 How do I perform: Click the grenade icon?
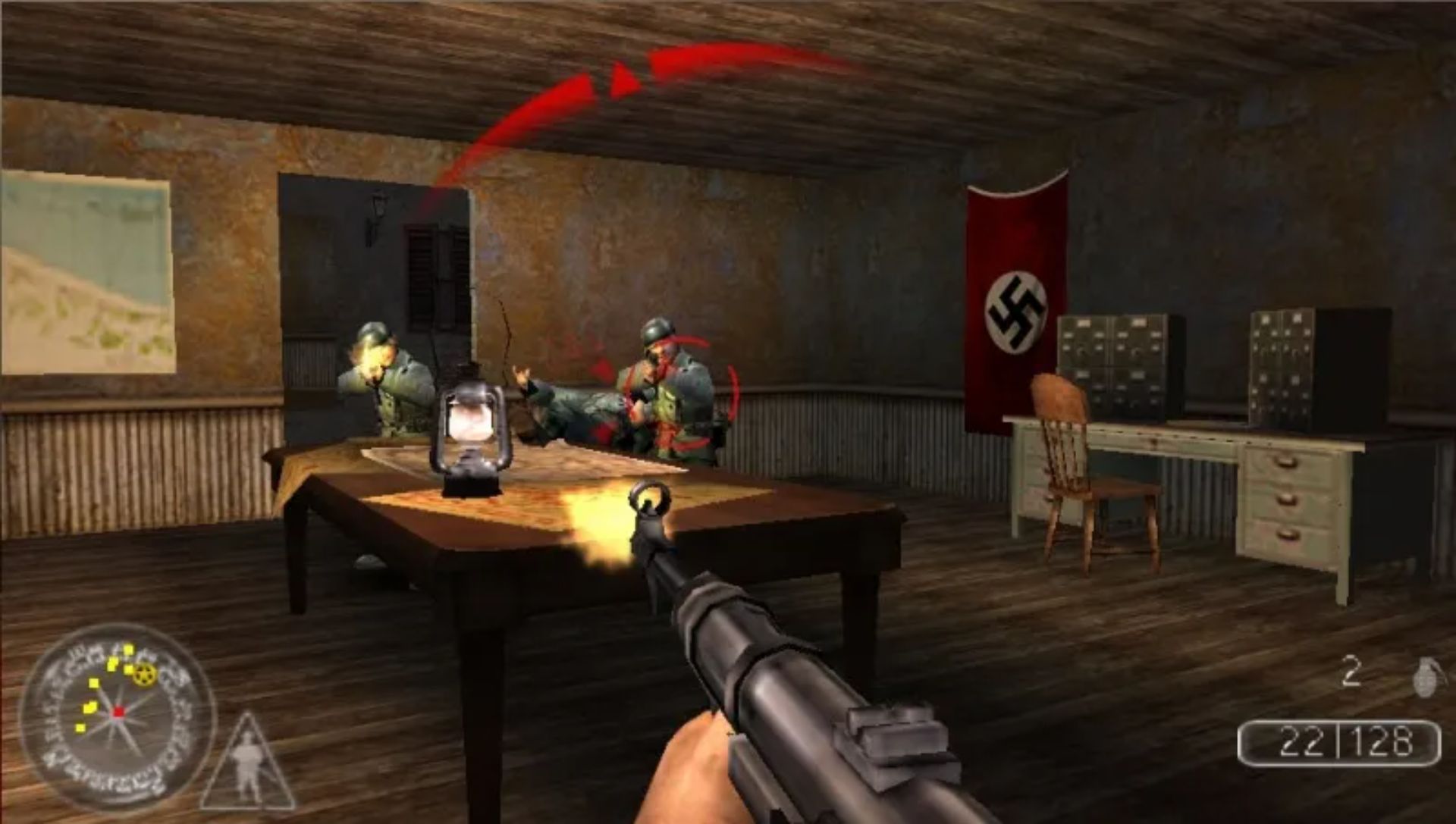click(x=1424, y=677)
